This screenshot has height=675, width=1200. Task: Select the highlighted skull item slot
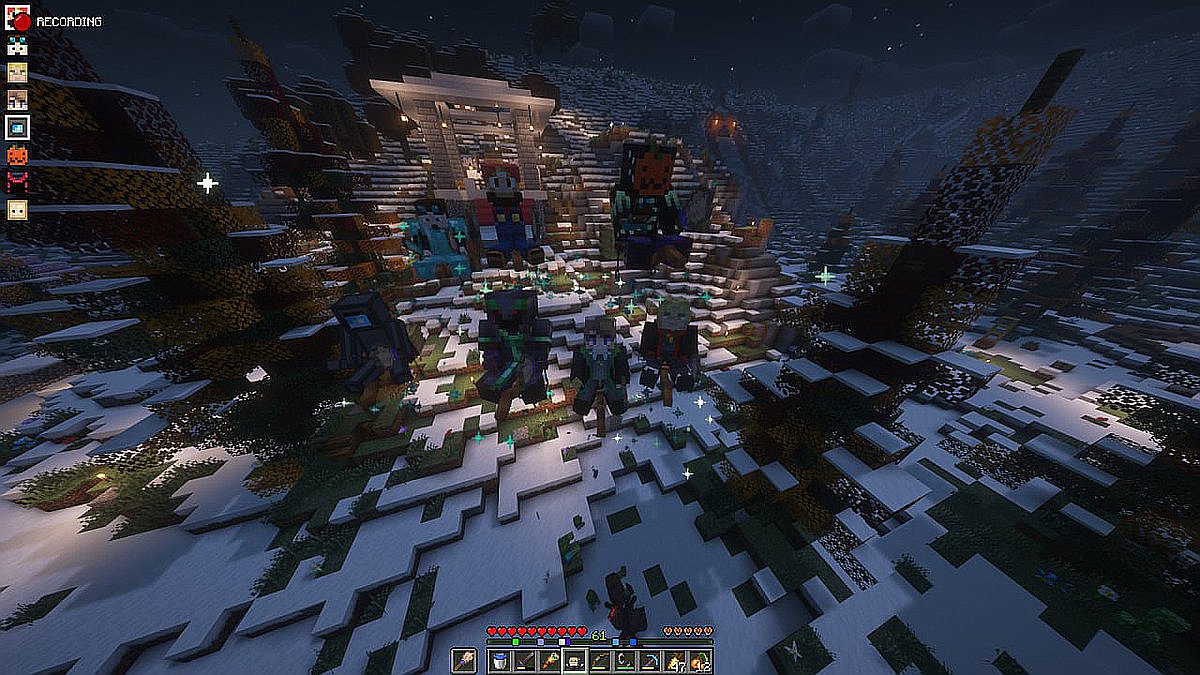coord(574,661)
